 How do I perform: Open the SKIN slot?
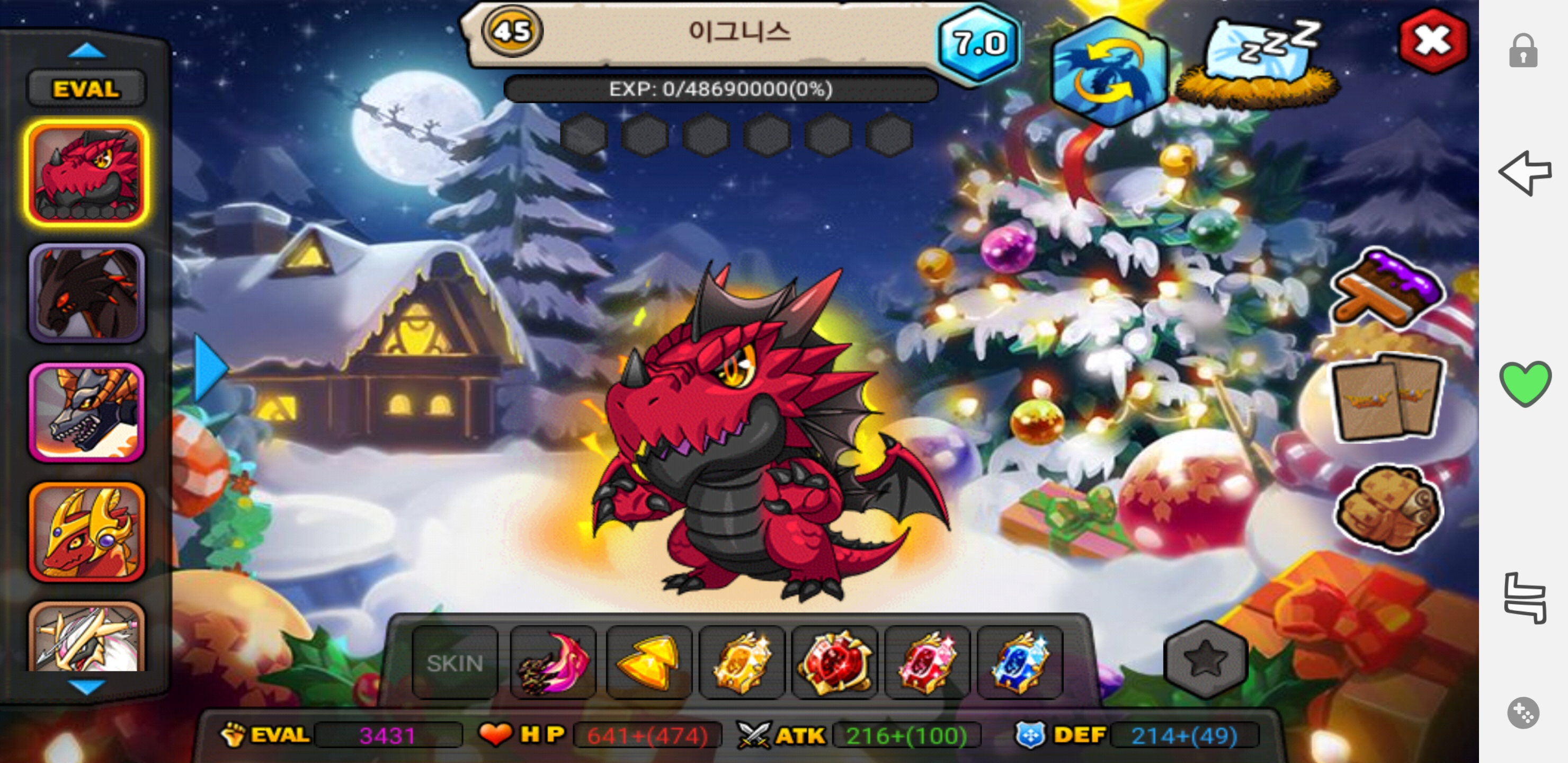(455, 662)
